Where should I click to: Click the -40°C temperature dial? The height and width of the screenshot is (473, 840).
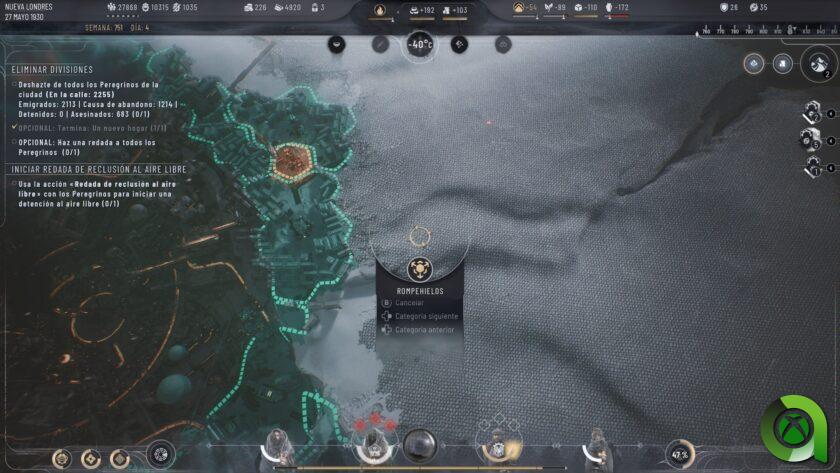419,44
